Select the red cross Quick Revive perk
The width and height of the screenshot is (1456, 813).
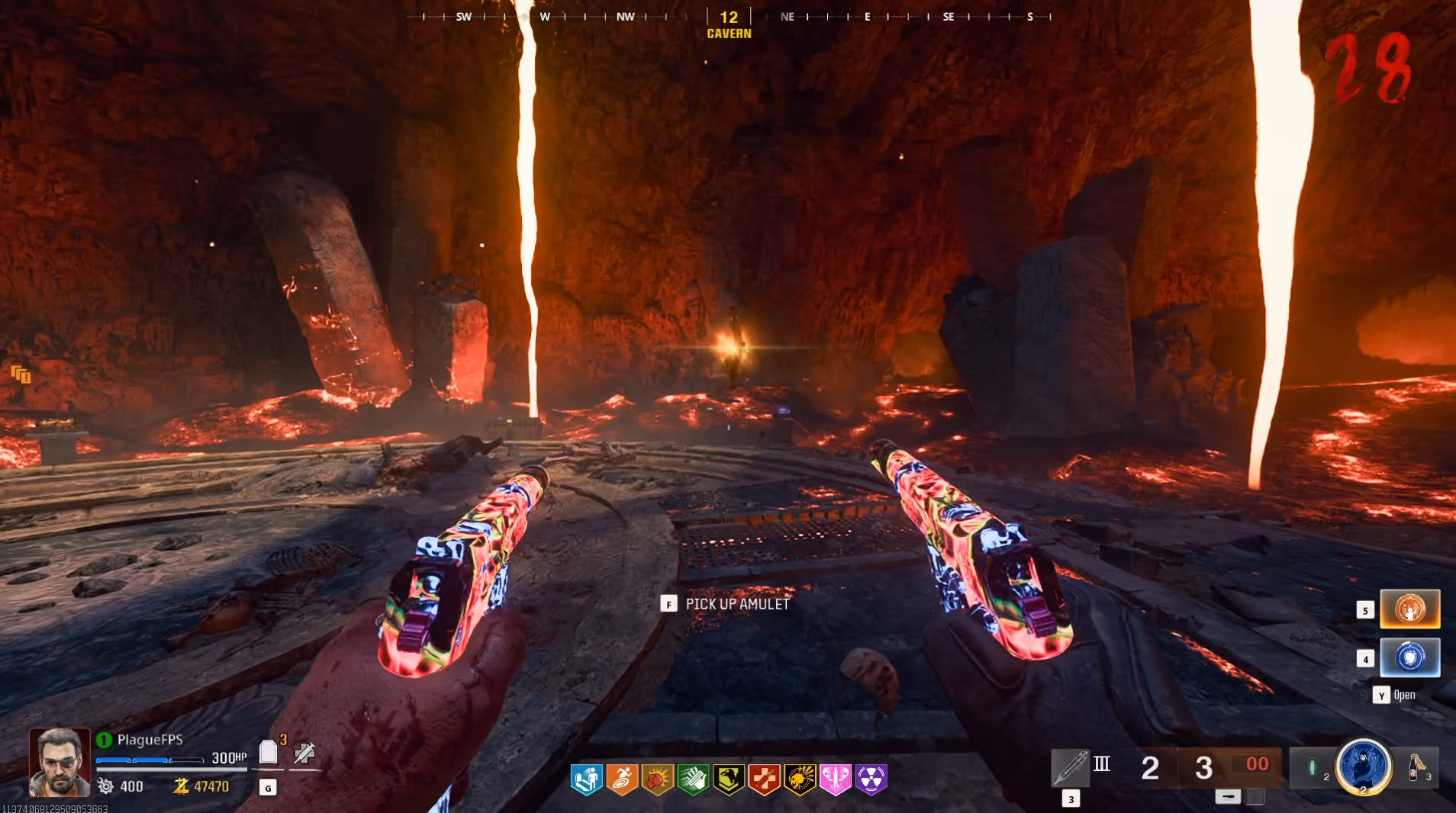764,779
